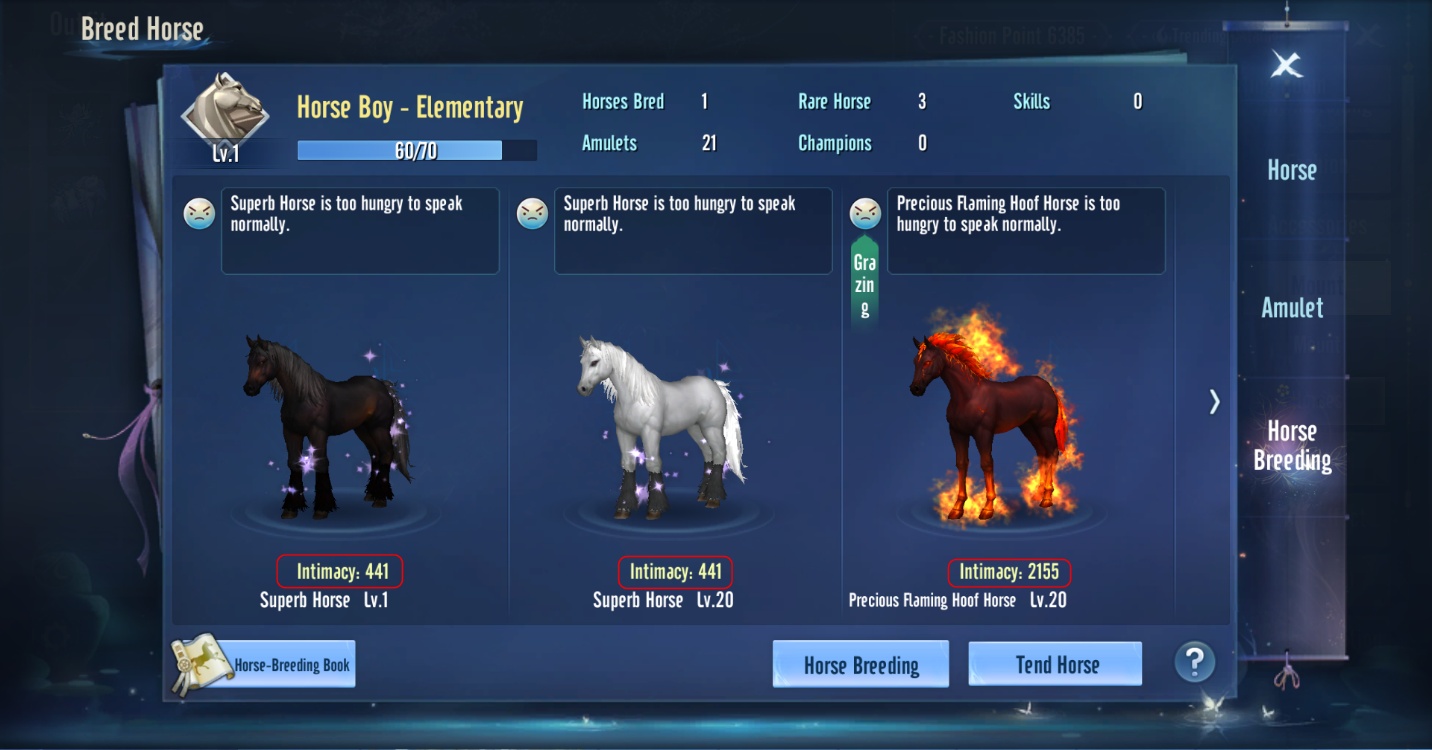Tap the green Grazing status tag
Image resolution: width=1432 pixels, height=750 pixels.
tap(865, 284)
